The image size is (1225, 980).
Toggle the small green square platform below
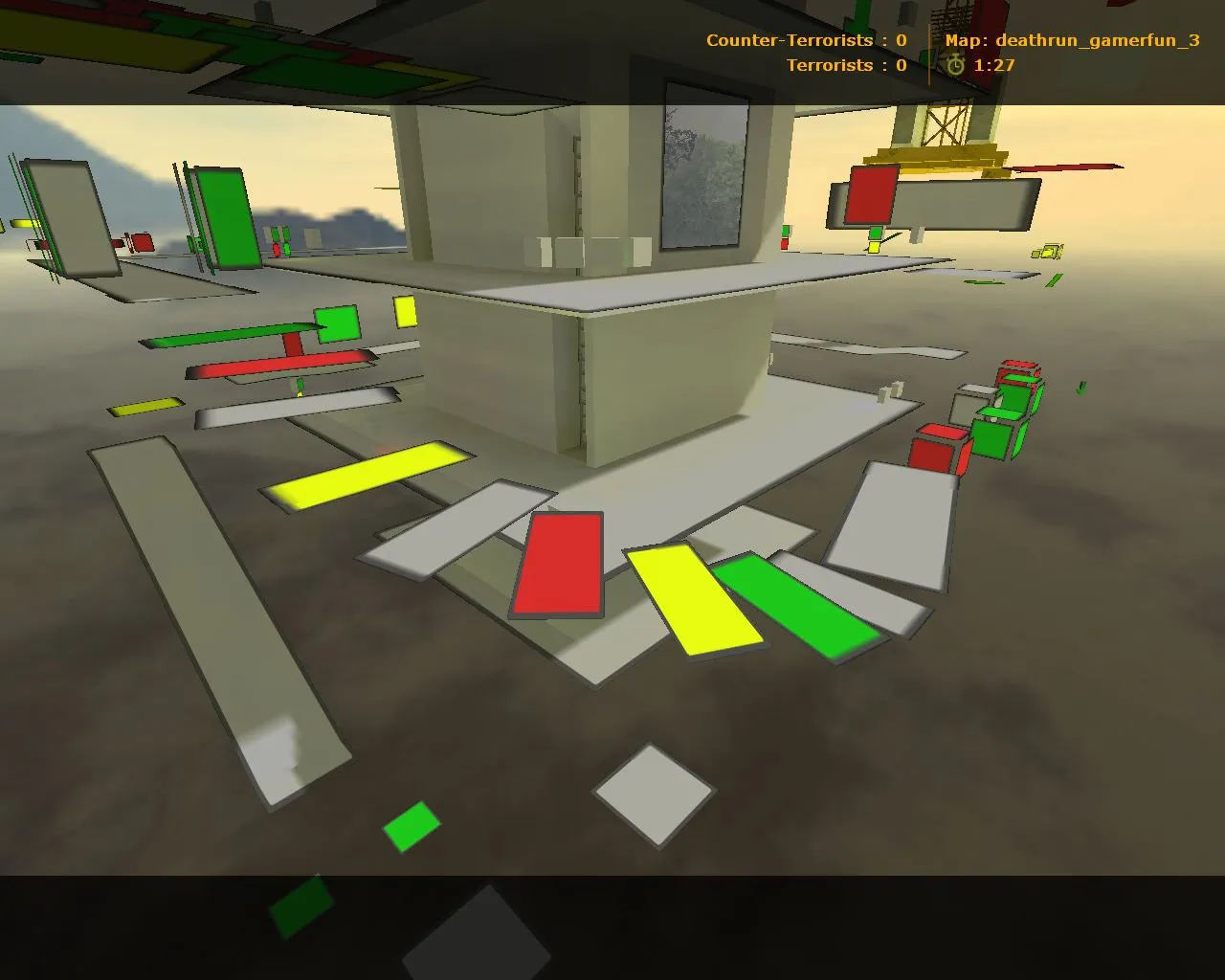pos(412,825)
